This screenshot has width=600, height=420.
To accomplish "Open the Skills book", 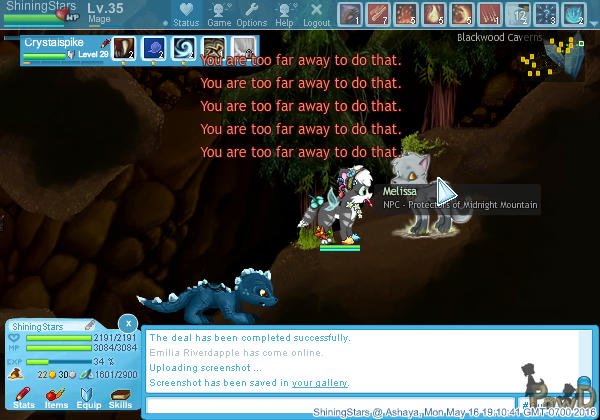I will (x=120, y=396).
